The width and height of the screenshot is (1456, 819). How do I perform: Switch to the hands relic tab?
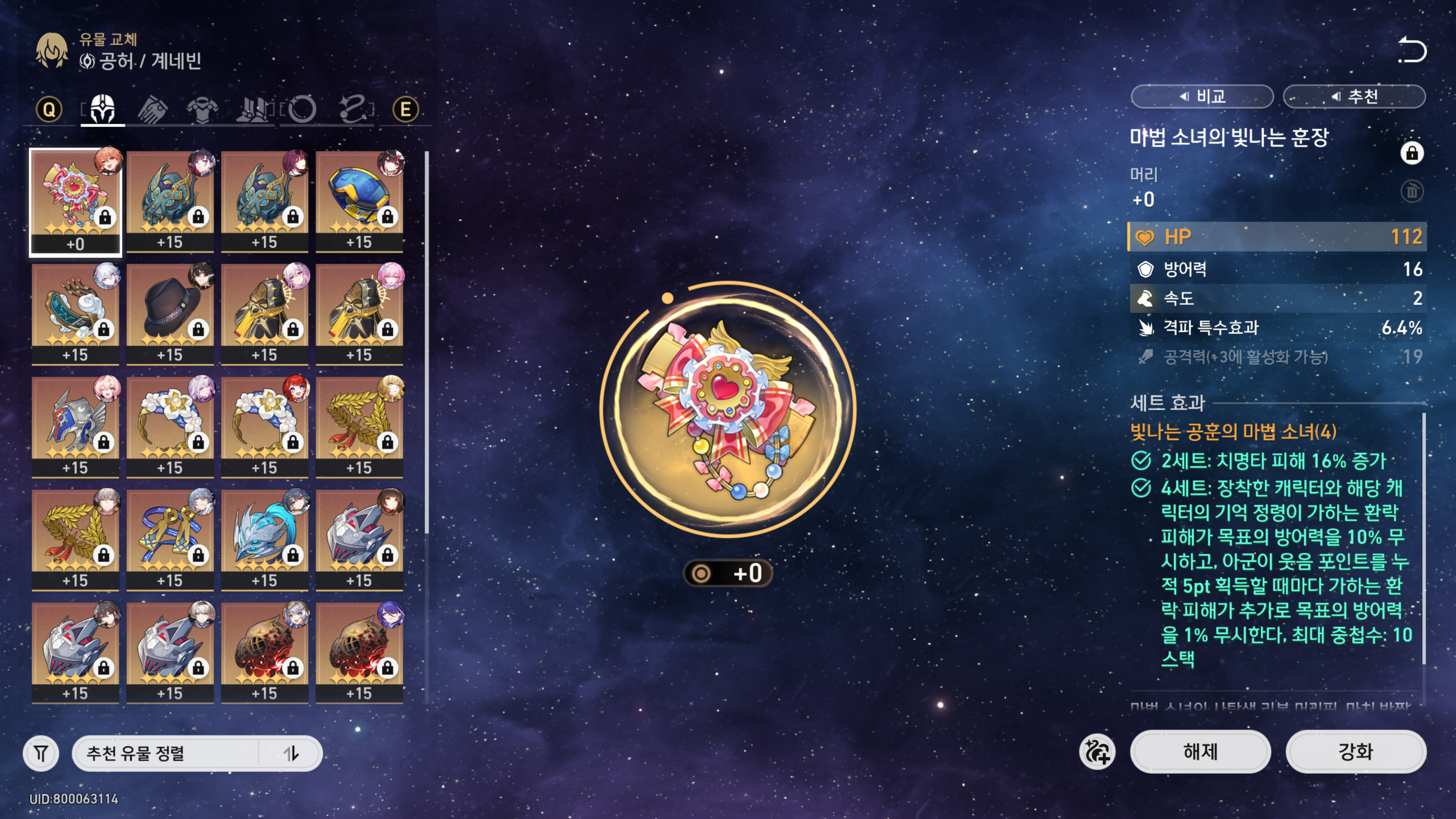tap(152, 108)
